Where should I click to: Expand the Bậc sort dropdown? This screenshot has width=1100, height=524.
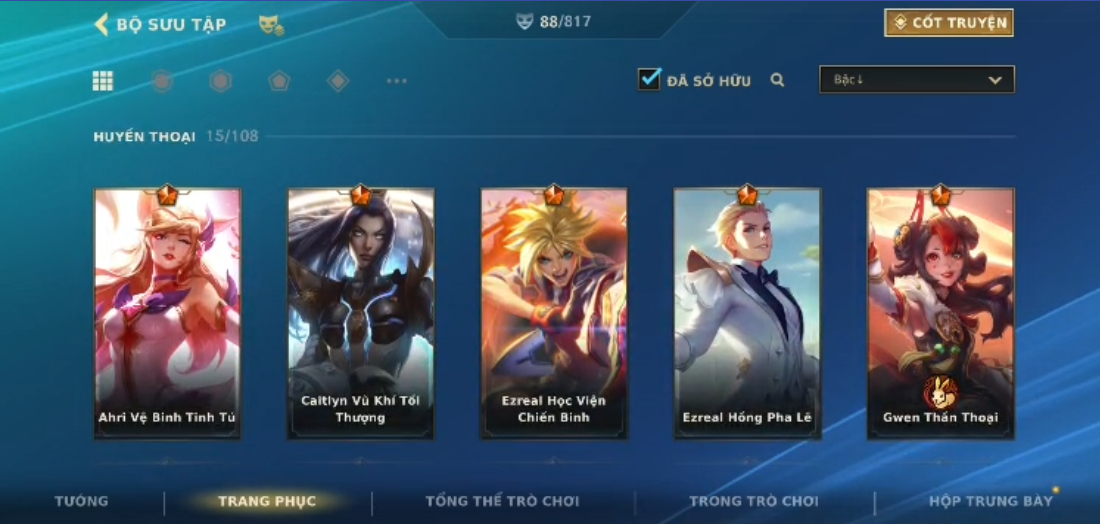[916, 79]
